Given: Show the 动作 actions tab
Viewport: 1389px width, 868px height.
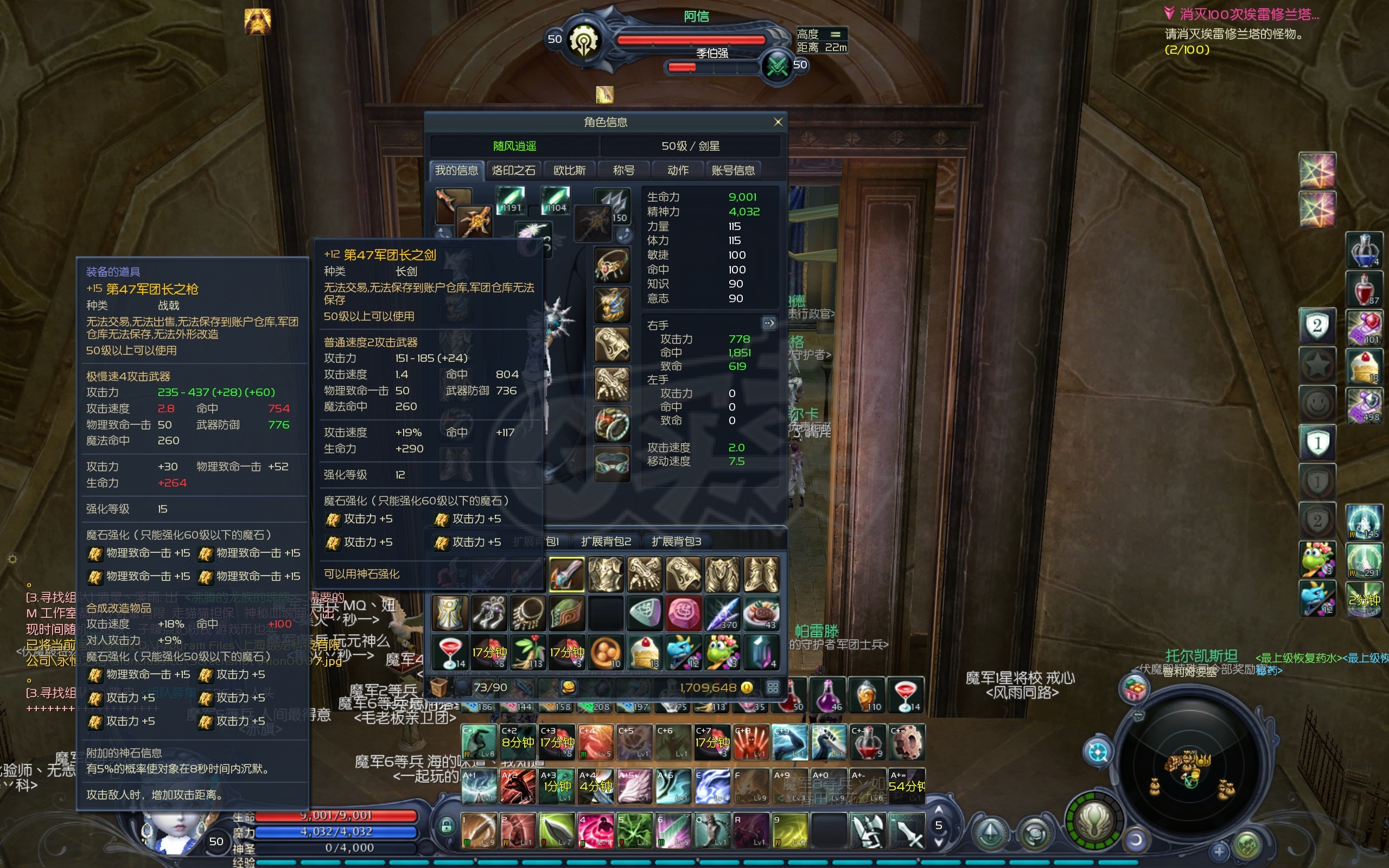Looking at the screenshot, I should (x=678, y=170).
